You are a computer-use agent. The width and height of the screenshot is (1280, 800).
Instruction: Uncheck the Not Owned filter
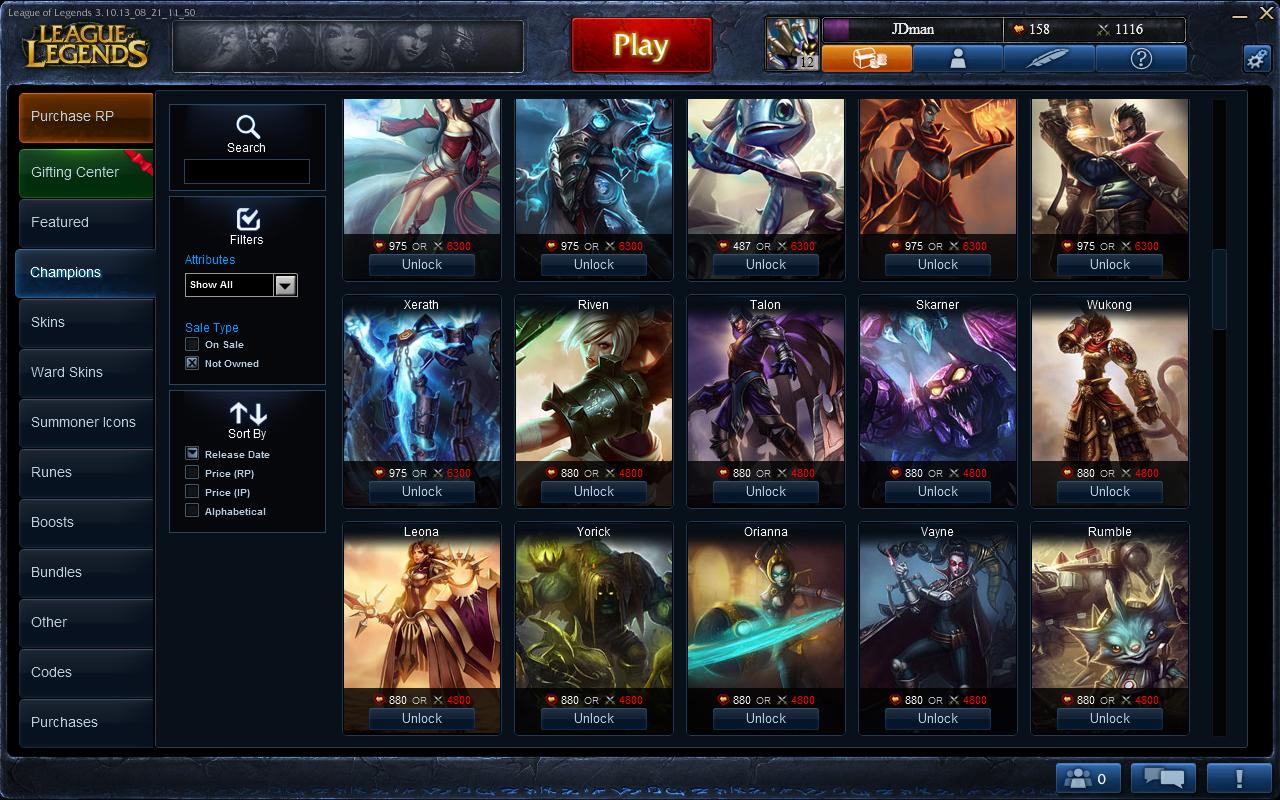tap(191, 363)
